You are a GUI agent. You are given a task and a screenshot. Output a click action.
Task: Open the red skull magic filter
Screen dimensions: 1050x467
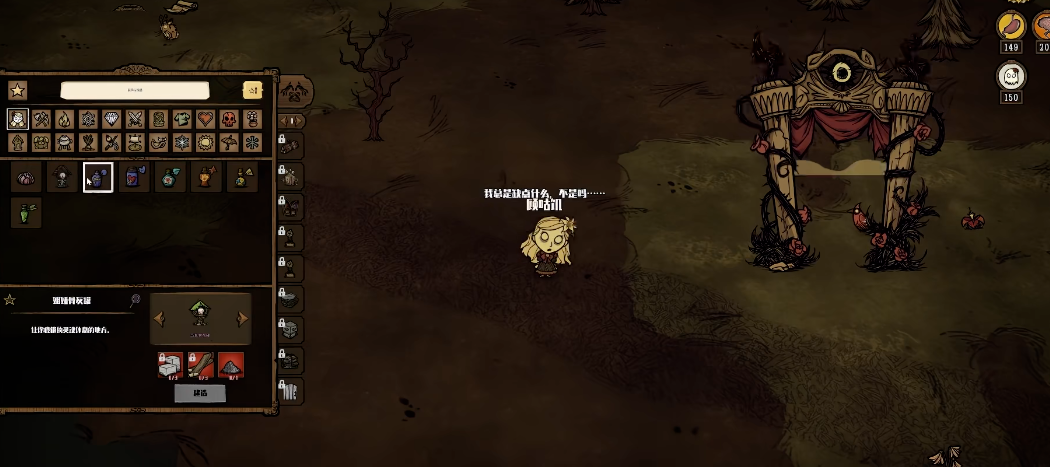[228, 120]
